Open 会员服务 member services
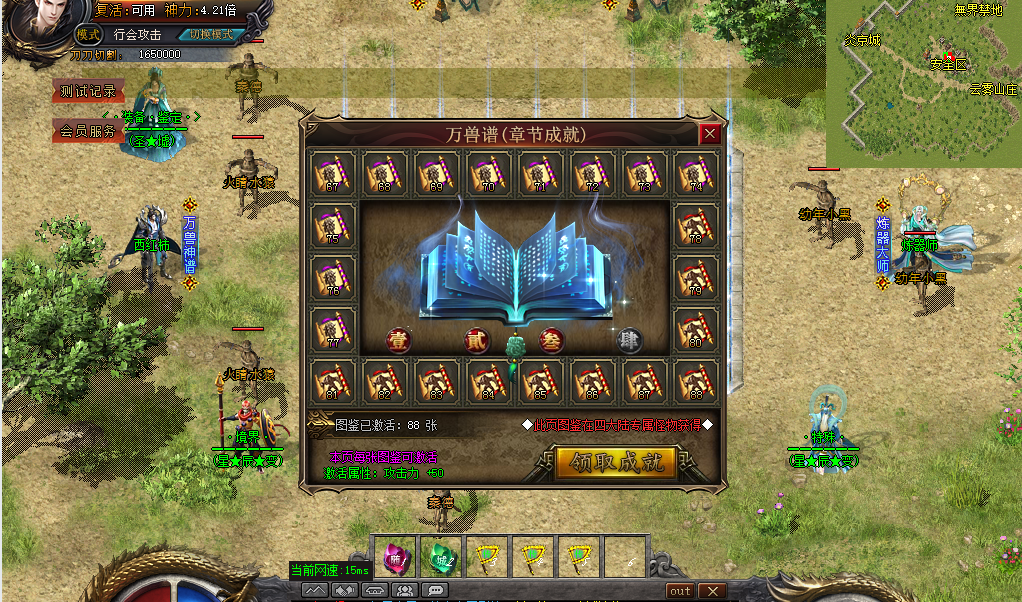The height and width of the screenshot is (602, 1022). [x=88, y=131]
